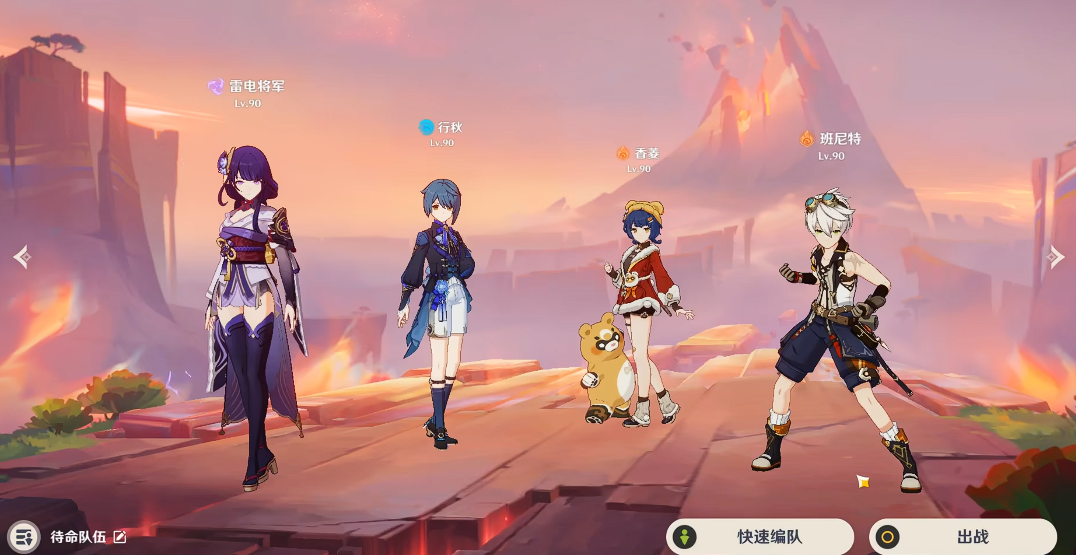Click the 出战 deploy button
Image resolution: width=1076 pixels, height=555 pixels.
click(x=962, y=537)
